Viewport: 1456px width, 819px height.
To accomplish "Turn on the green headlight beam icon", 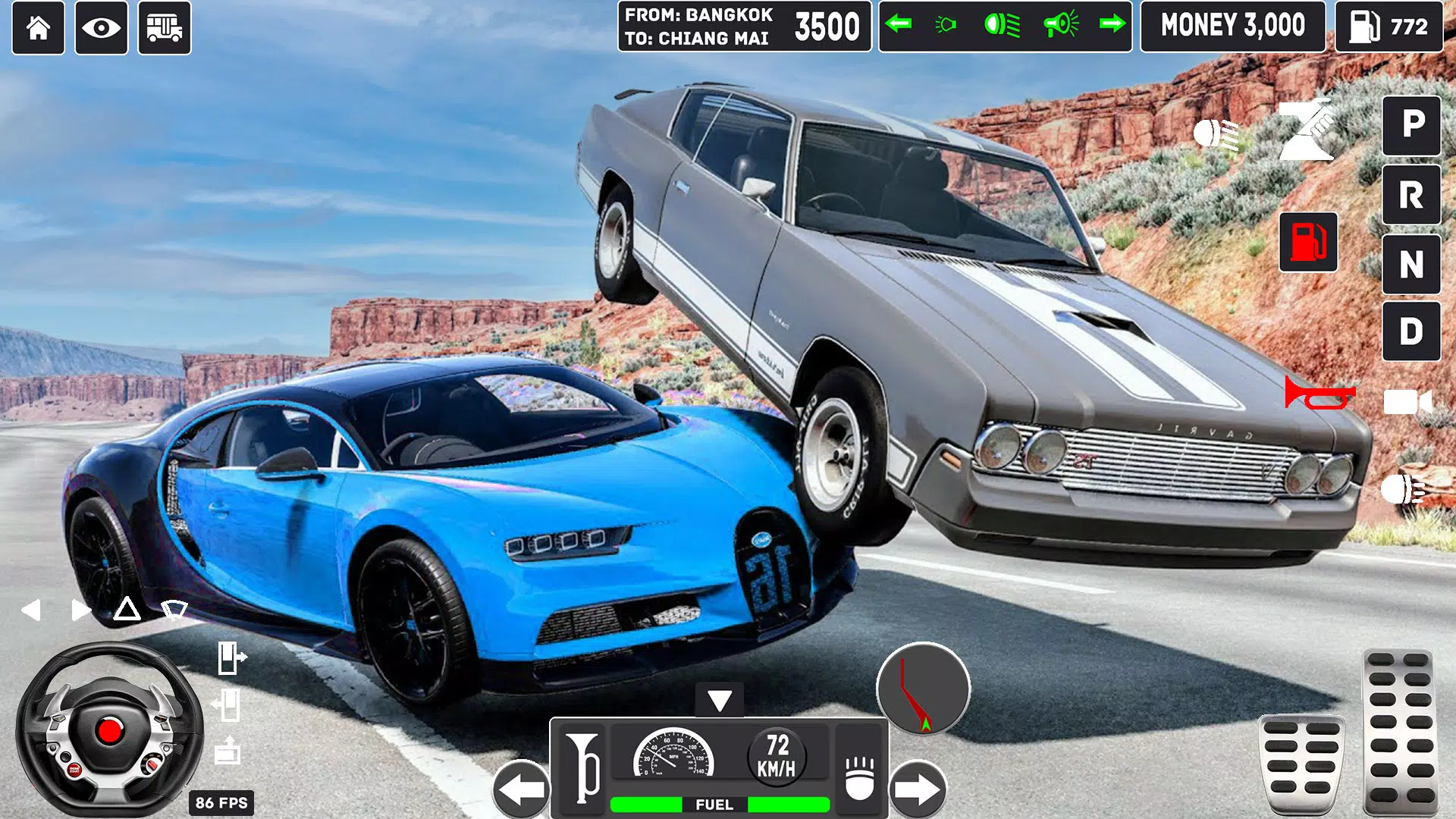I will click(x=1002, y=25).
